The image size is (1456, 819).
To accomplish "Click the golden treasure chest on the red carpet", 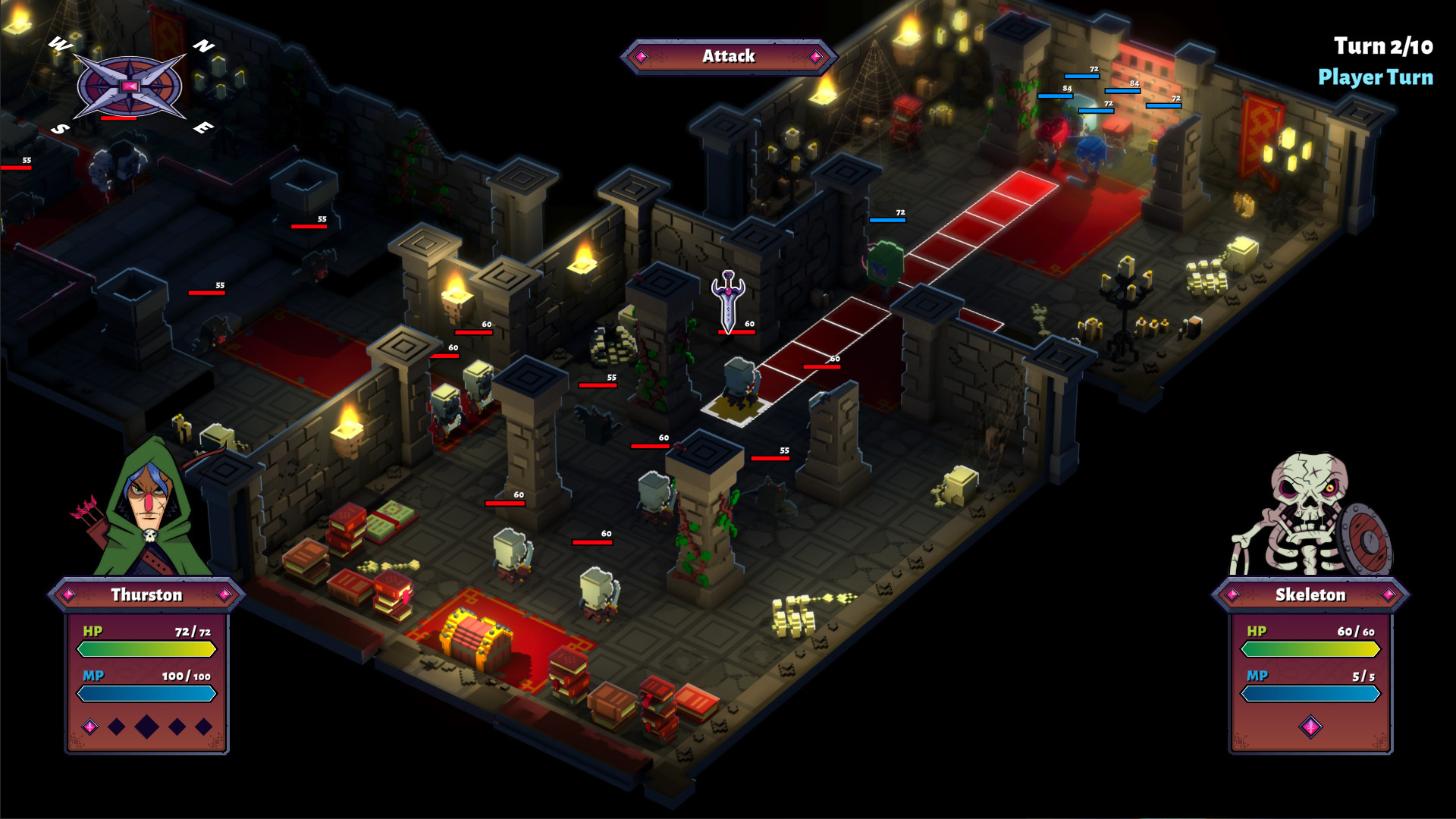I will (x=475, y=639).
